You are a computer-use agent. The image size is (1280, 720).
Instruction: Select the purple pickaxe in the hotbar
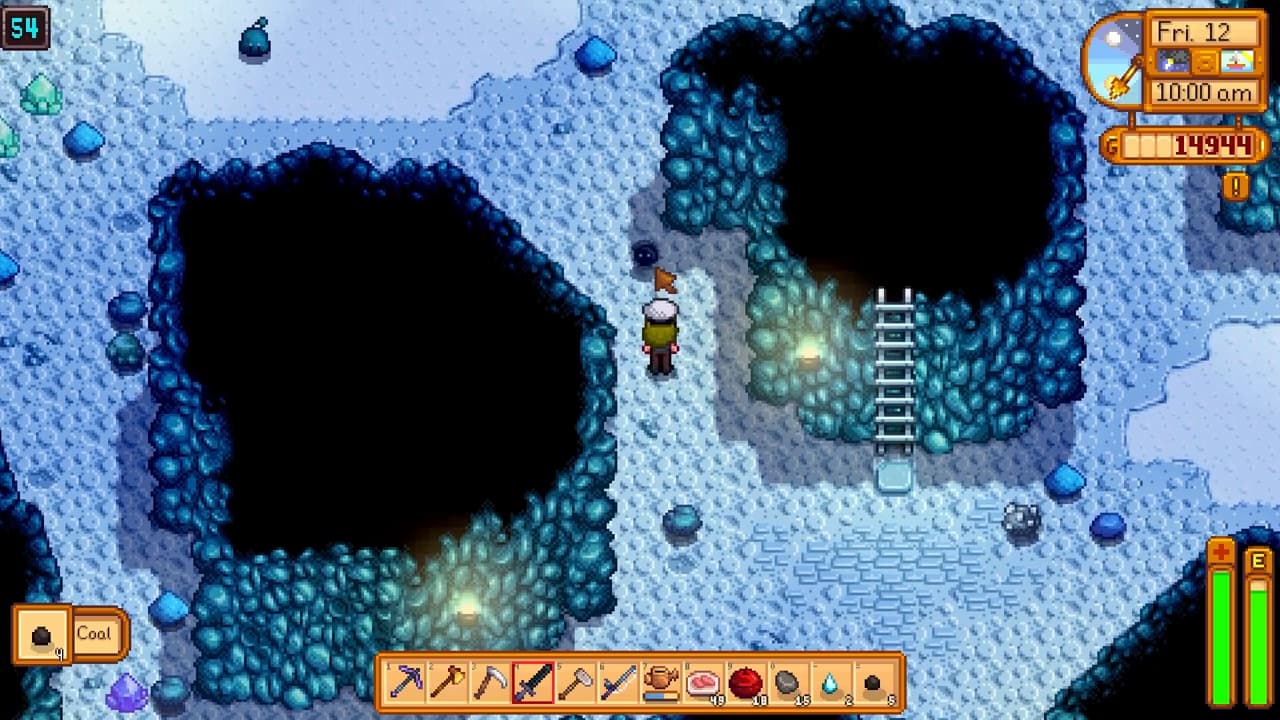click(406, 683)
